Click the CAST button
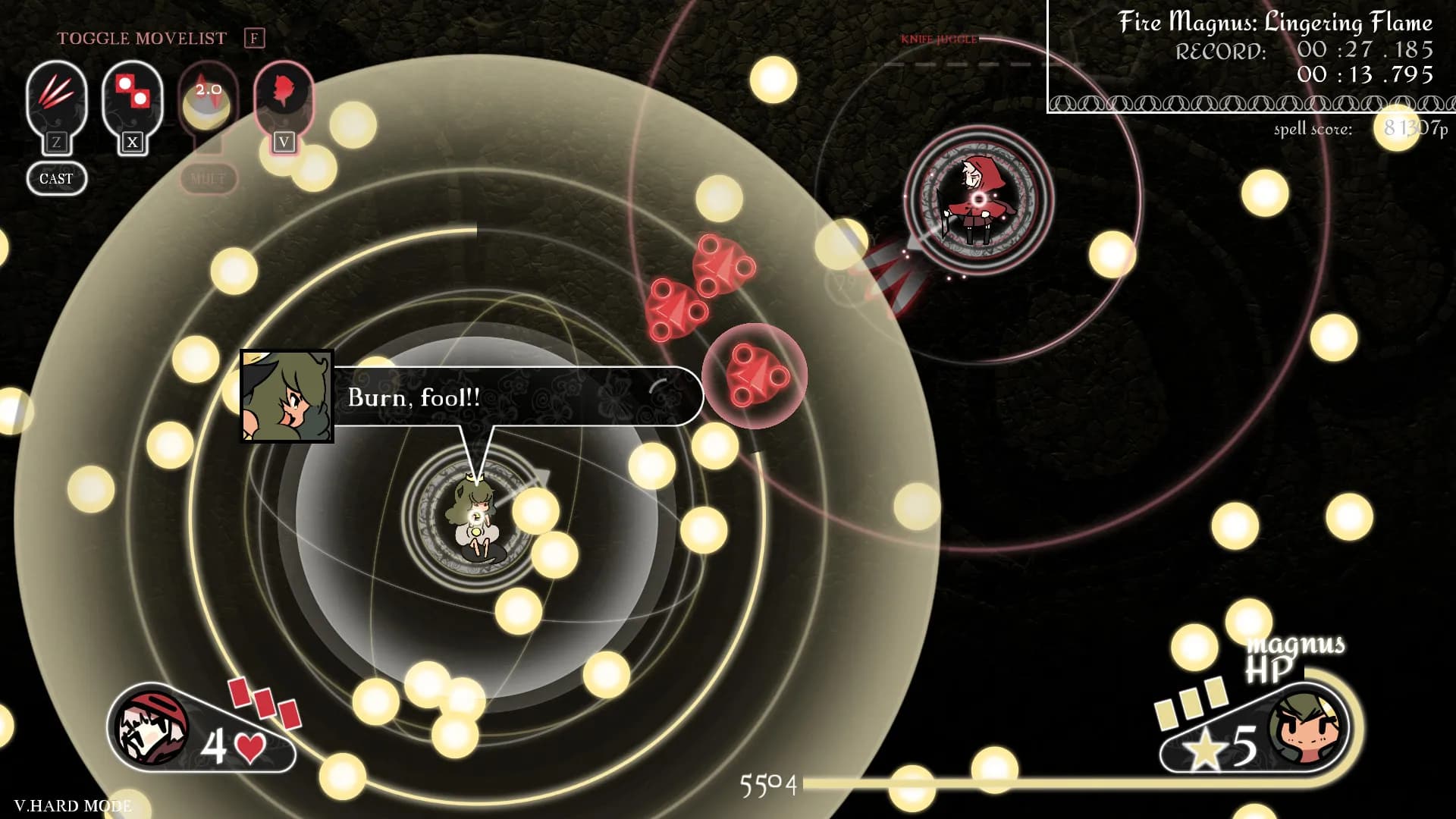This screenshot has height=819, width=1456. 56,179
